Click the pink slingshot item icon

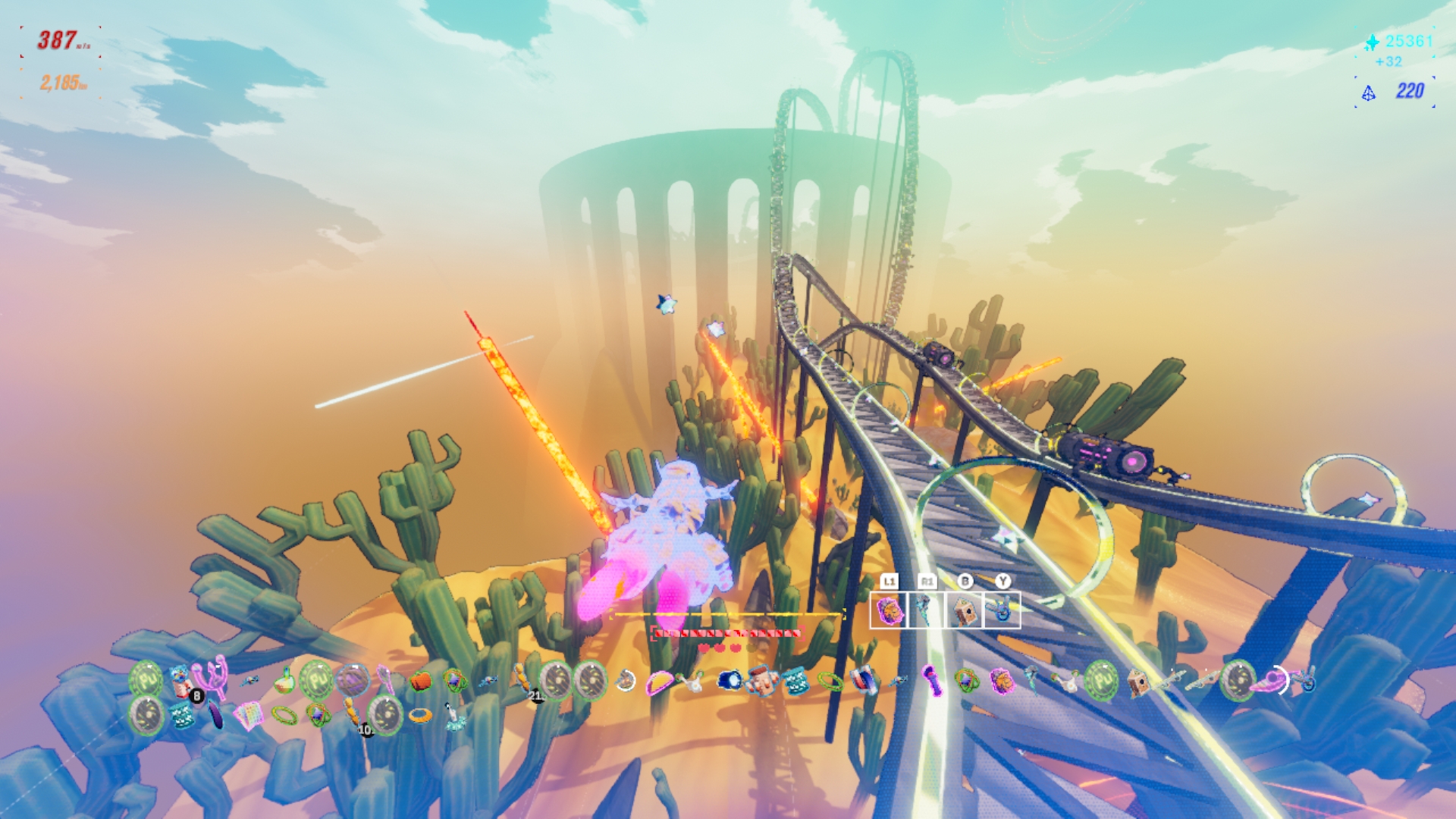(x=213, y=676)
